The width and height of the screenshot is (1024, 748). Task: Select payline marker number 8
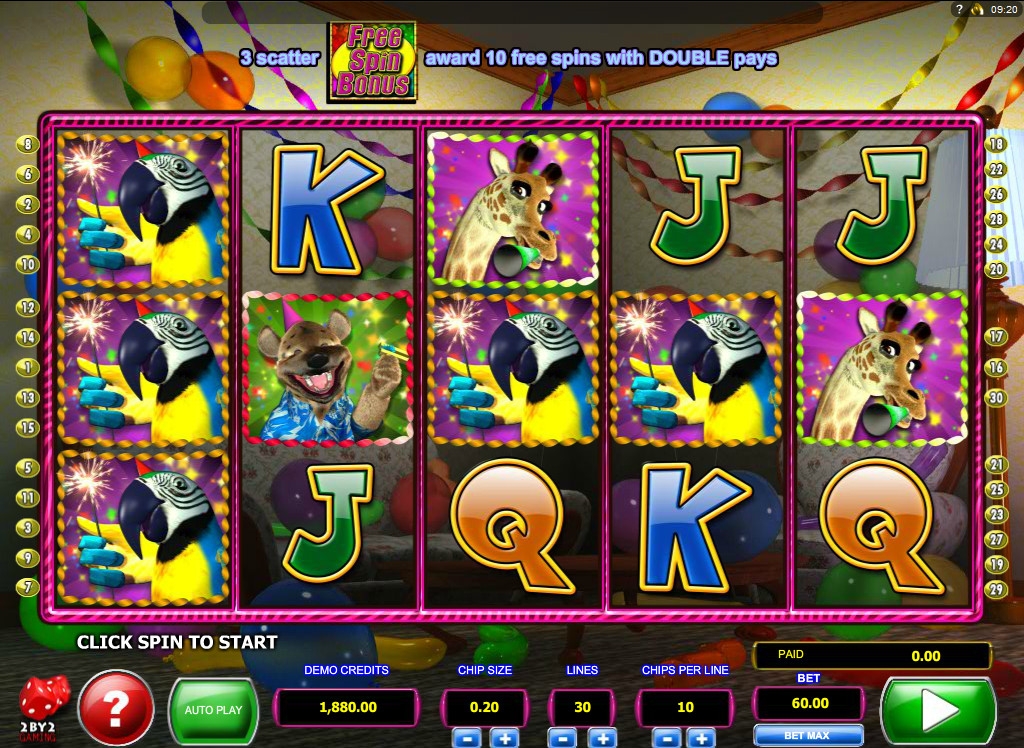27,144
